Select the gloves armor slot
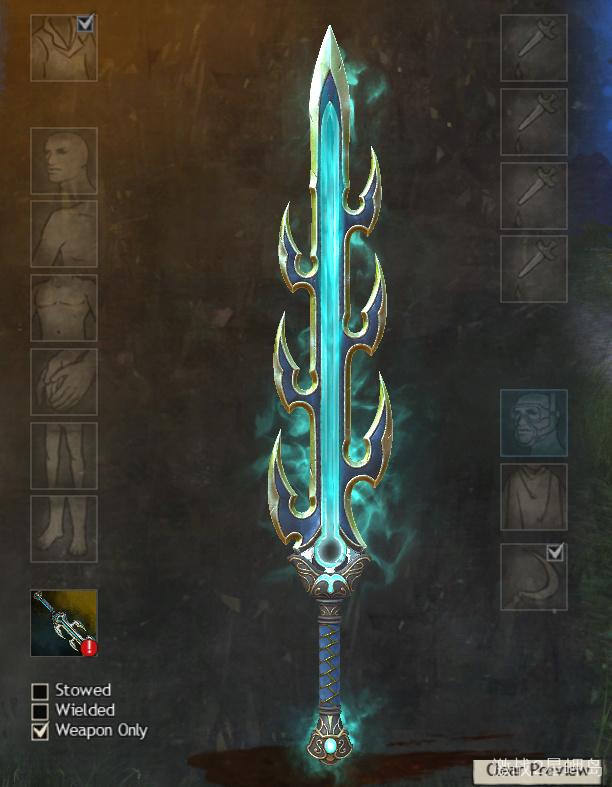This screenshot has height=787, width=612. point(64,381)
